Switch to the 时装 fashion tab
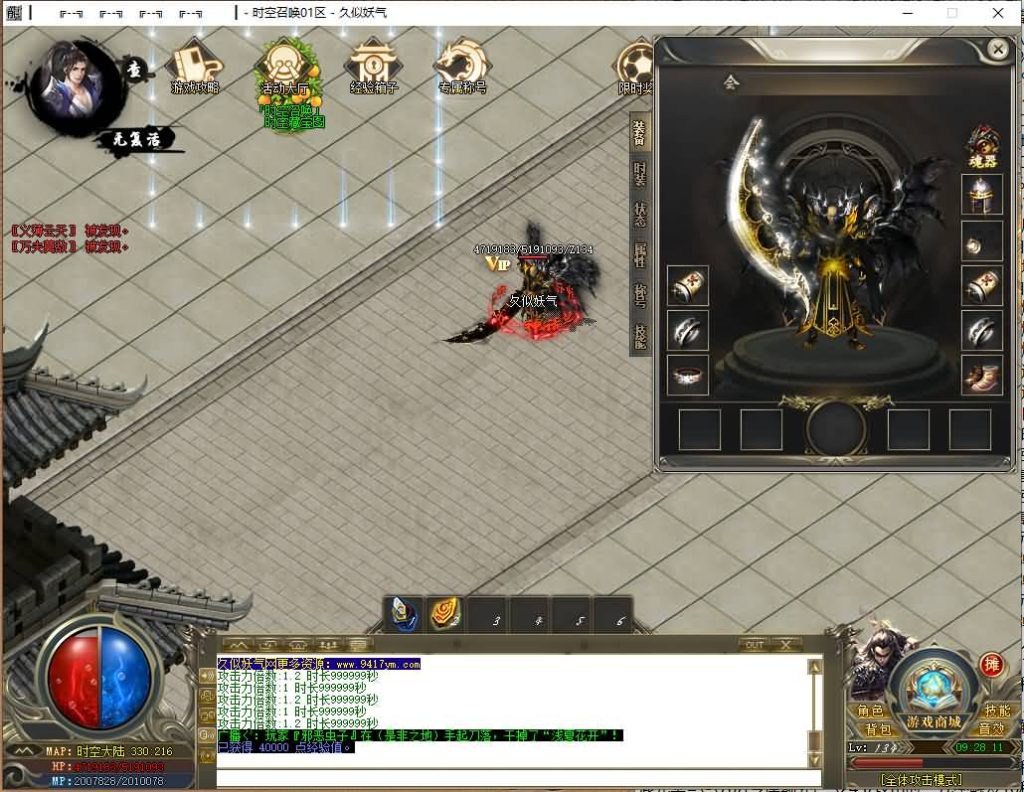Screen dimensions: 1024x792 640,174
